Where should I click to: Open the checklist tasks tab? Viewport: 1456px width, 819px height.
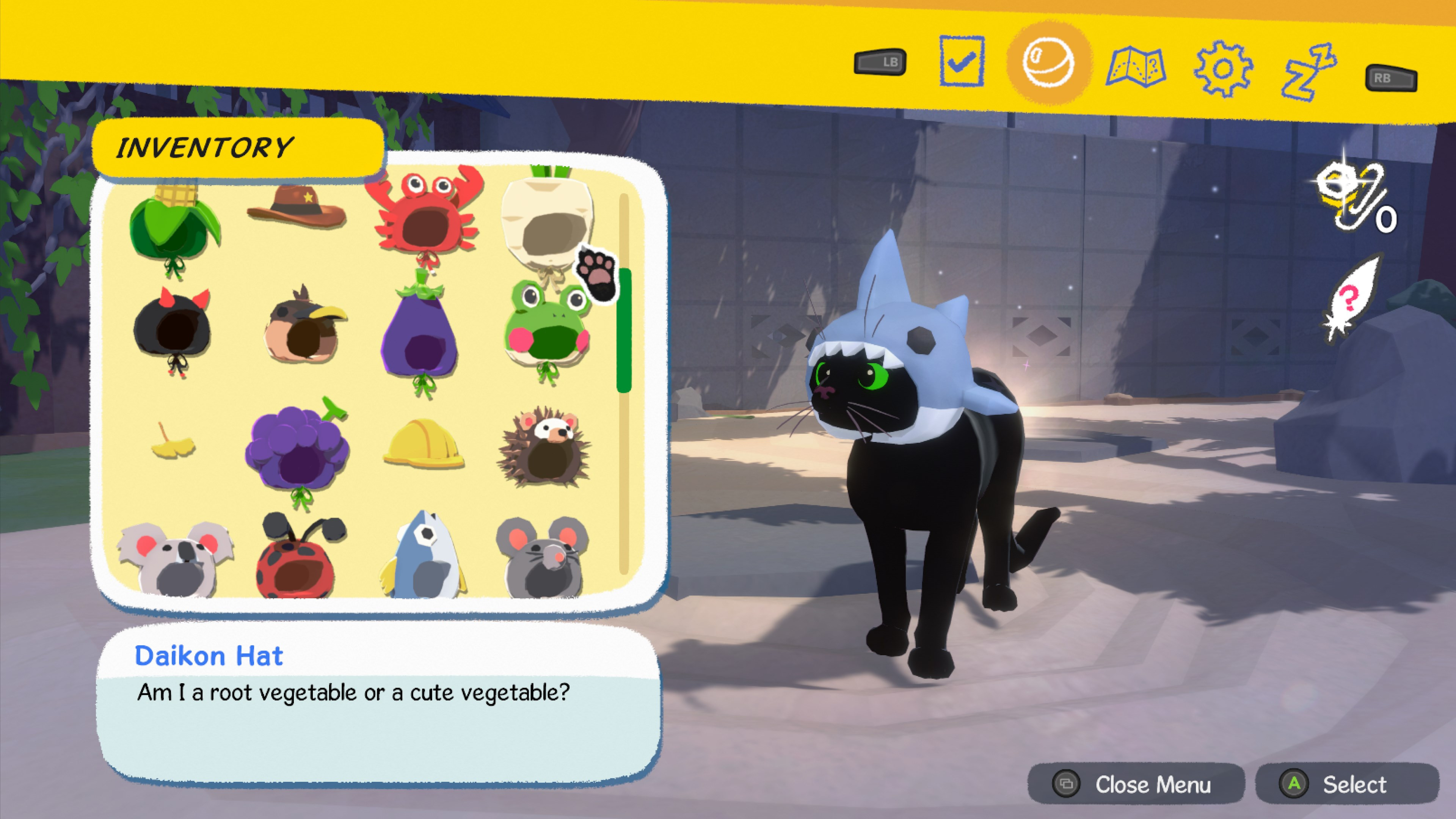(x=962, y=61)
